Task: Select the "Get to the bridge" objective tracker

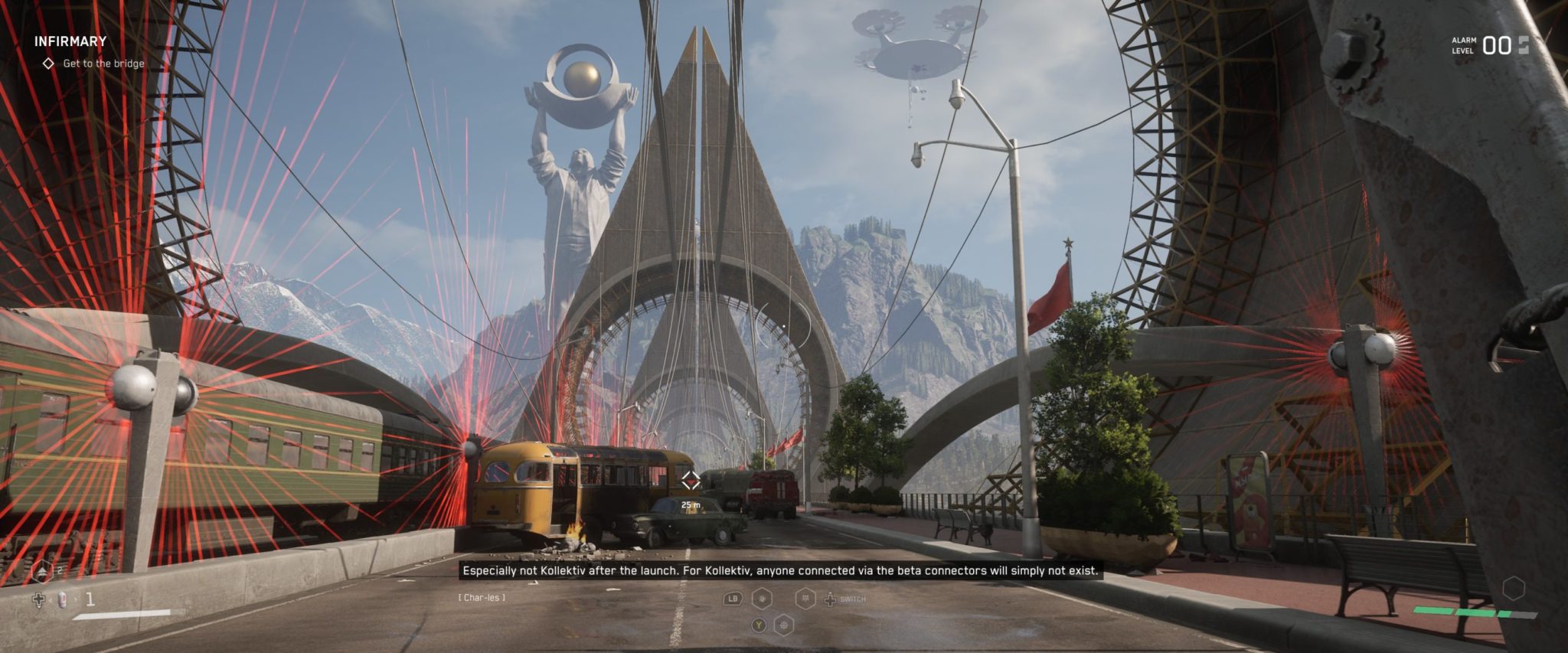Action: coord(103,64)
